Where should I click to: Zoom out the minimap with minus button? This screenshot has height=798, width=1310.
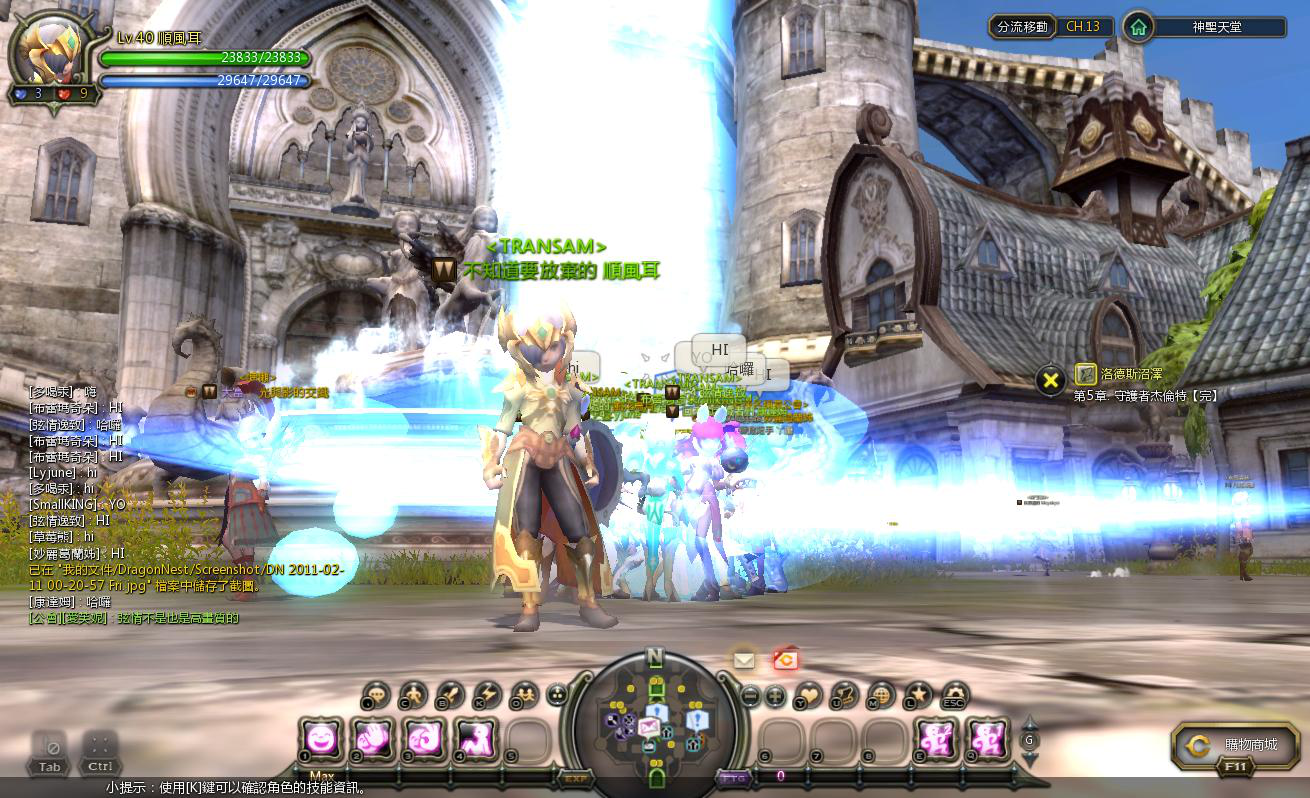751,694
